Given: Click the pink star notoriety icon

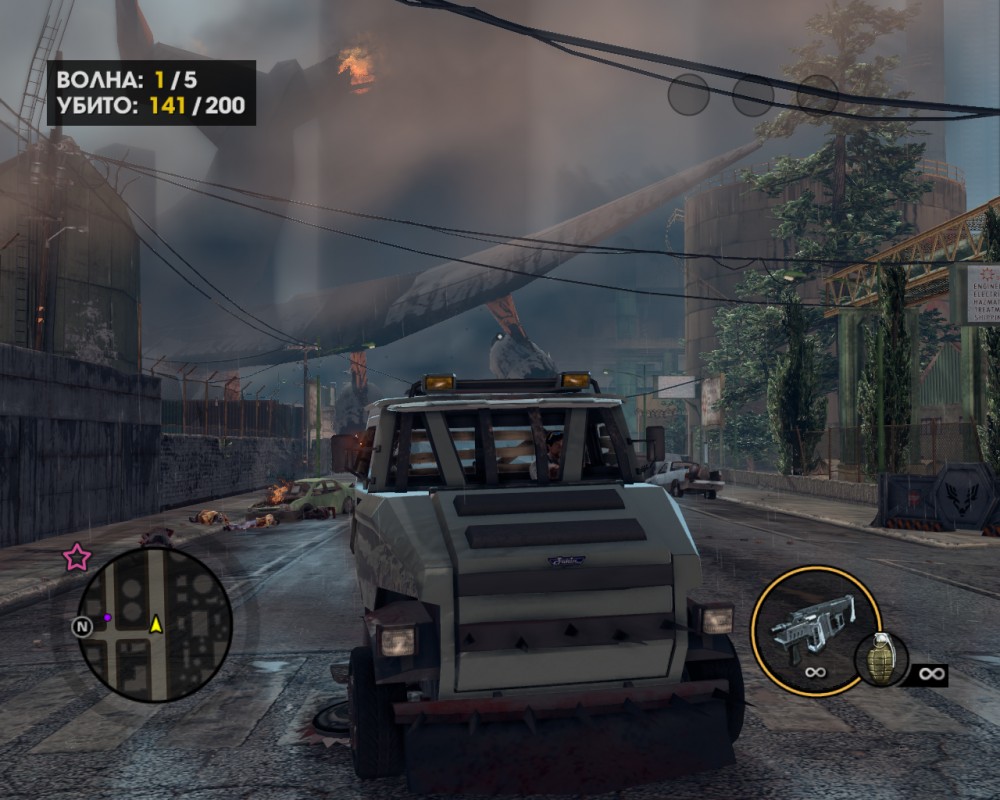Looking at the screenshot, I should coord(76,558).
